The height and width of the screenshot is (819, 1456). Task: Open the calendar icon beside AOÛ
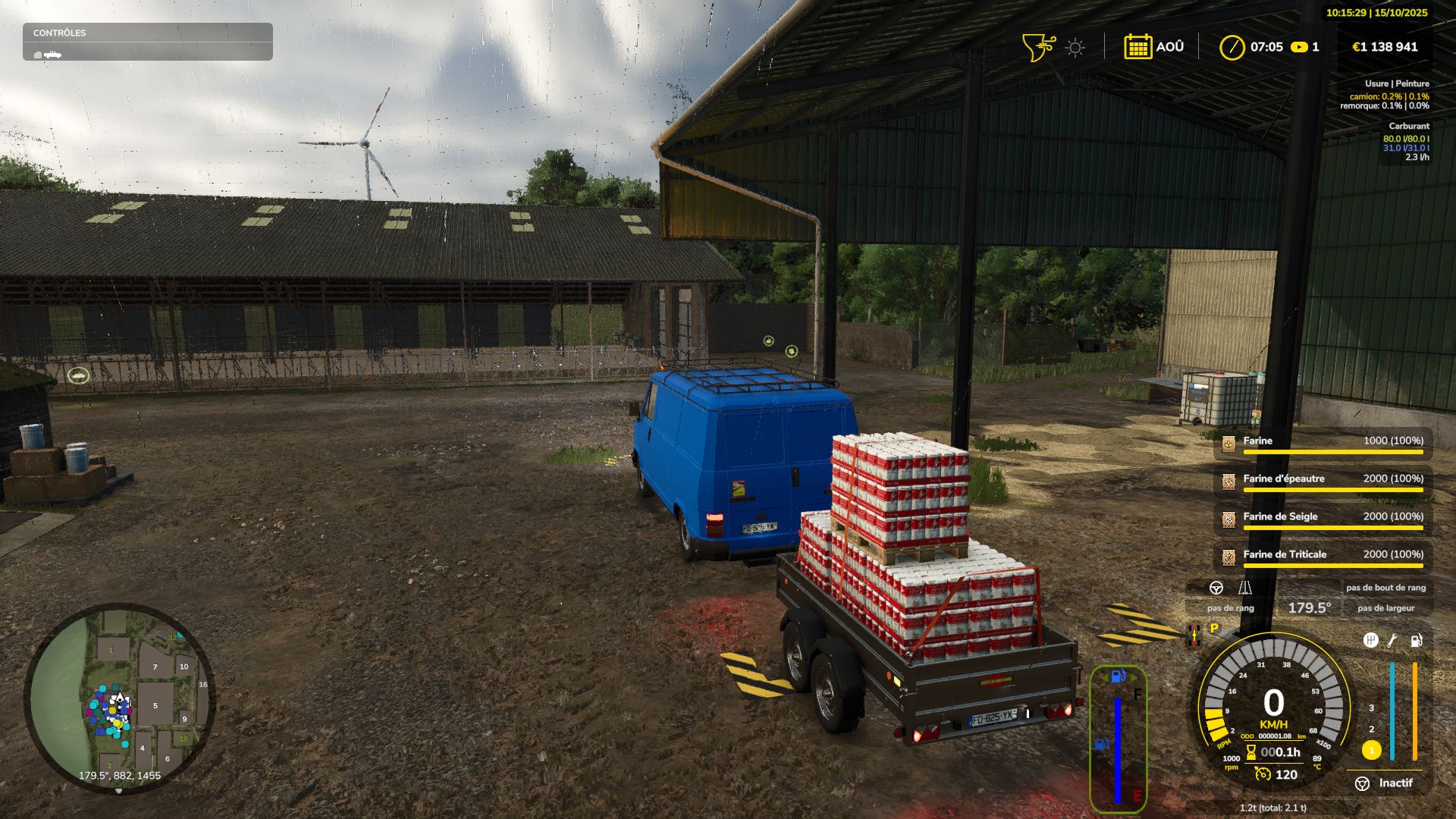1137,47
